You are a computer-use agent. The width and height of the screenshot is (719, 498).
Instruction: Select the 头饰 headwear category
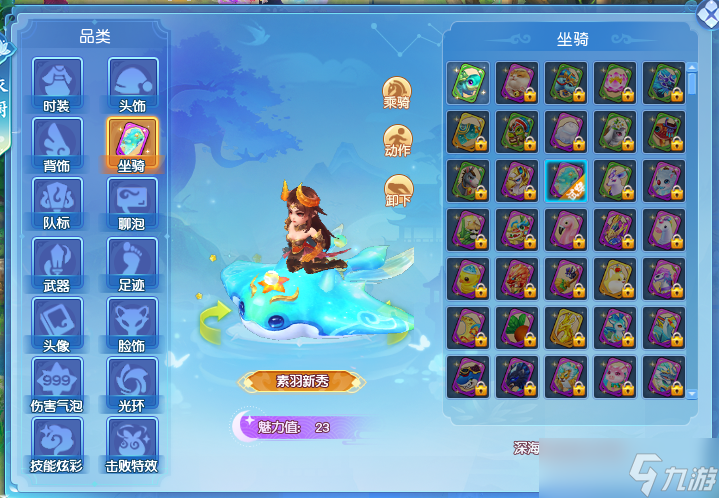coord(132,82)
